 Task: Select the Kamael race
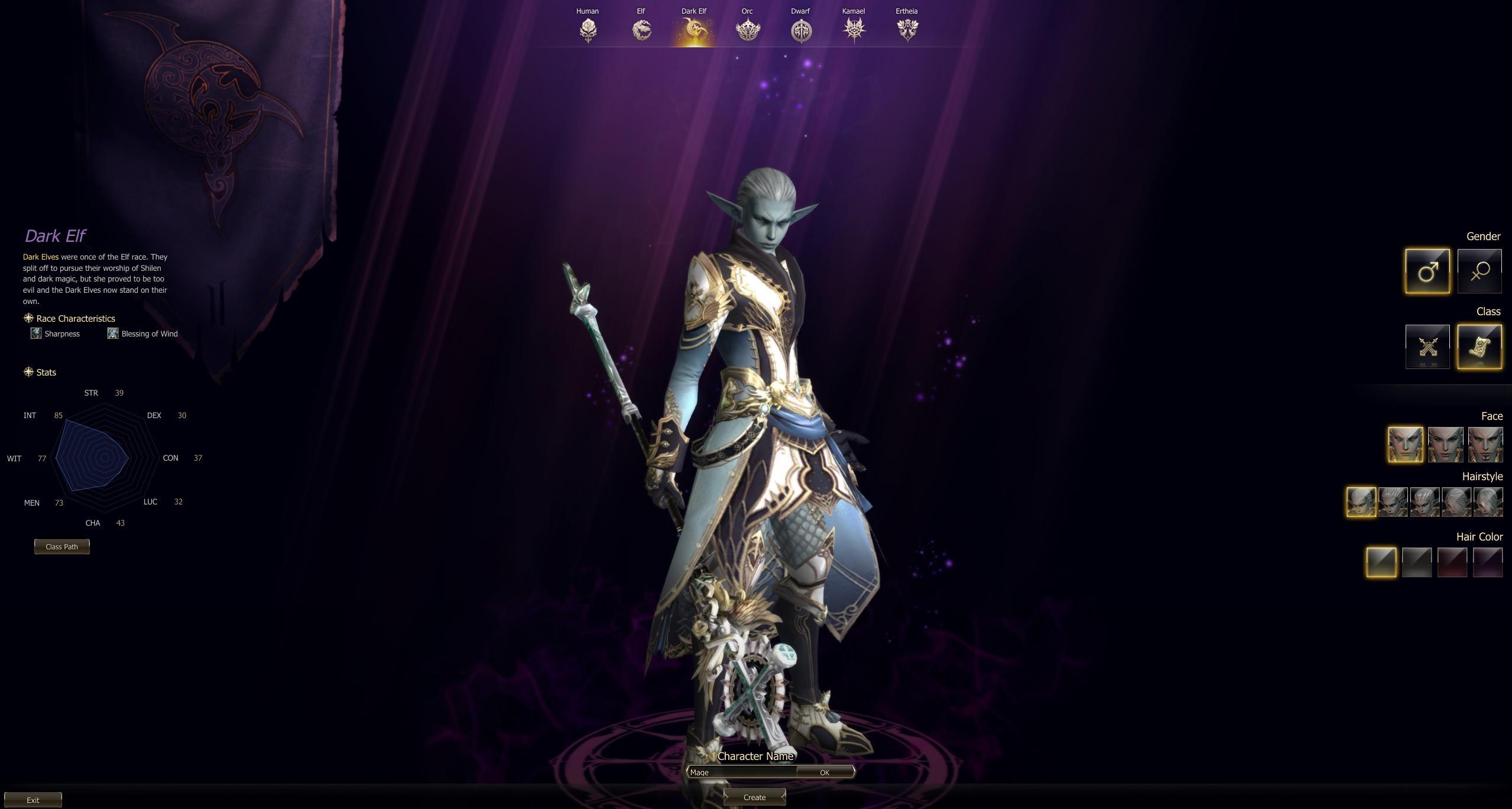[x=854, y=30]
